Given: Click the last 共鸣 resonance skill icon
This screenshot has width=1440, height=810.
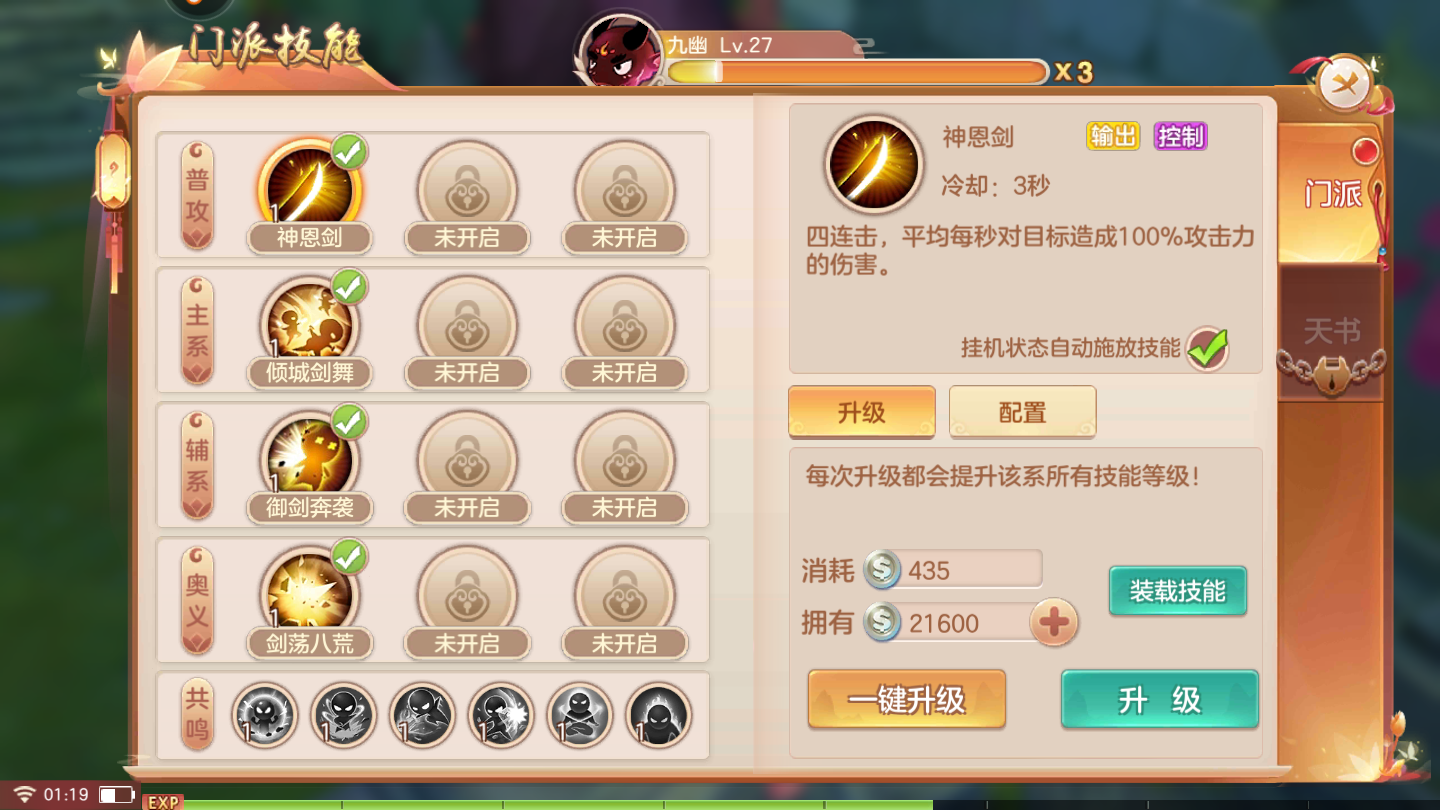Looking at the screenshot, I should click(657, 716).
